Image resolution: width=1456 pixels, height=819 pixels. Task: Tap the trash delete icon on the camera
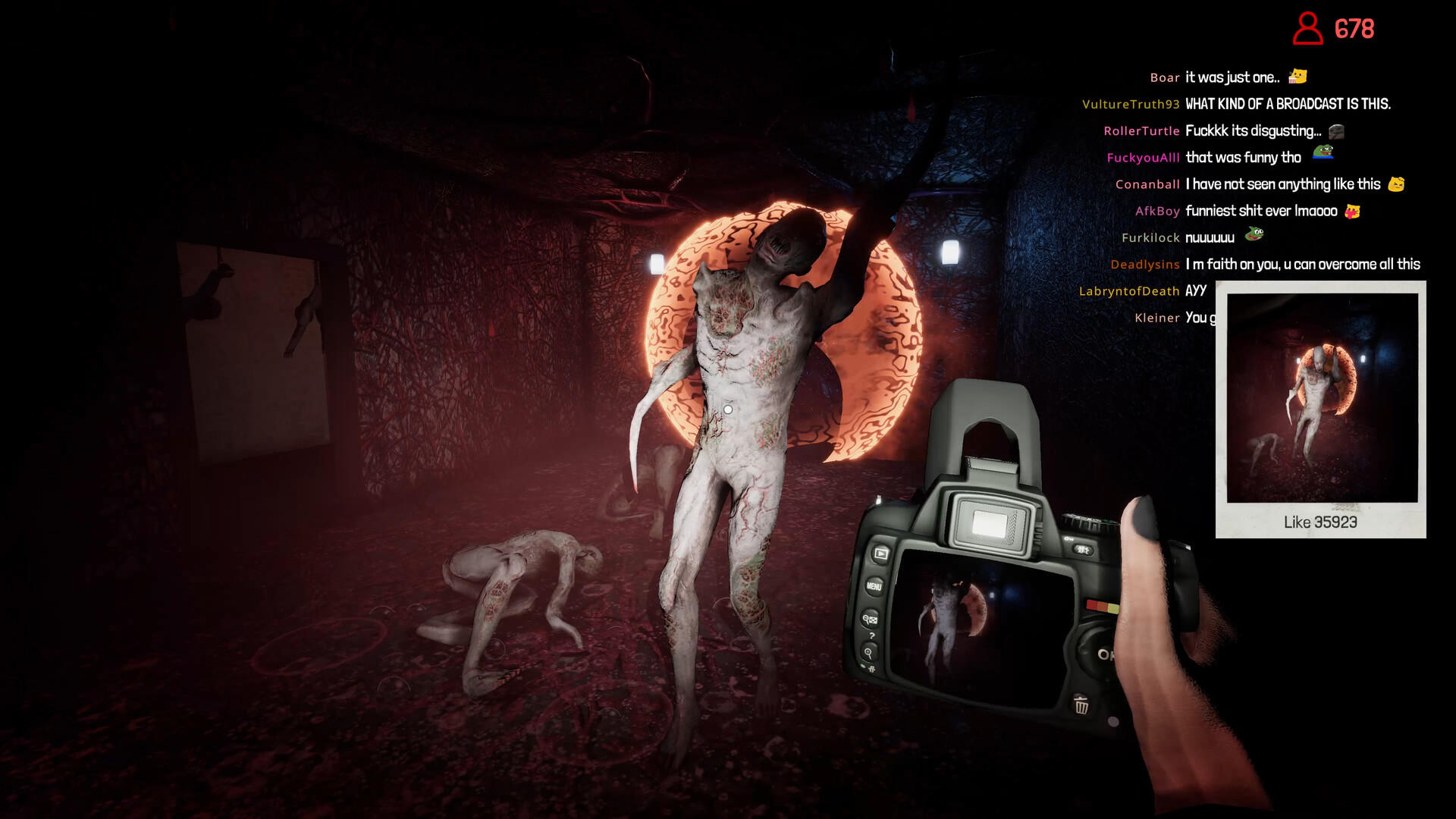[1081, 705]
